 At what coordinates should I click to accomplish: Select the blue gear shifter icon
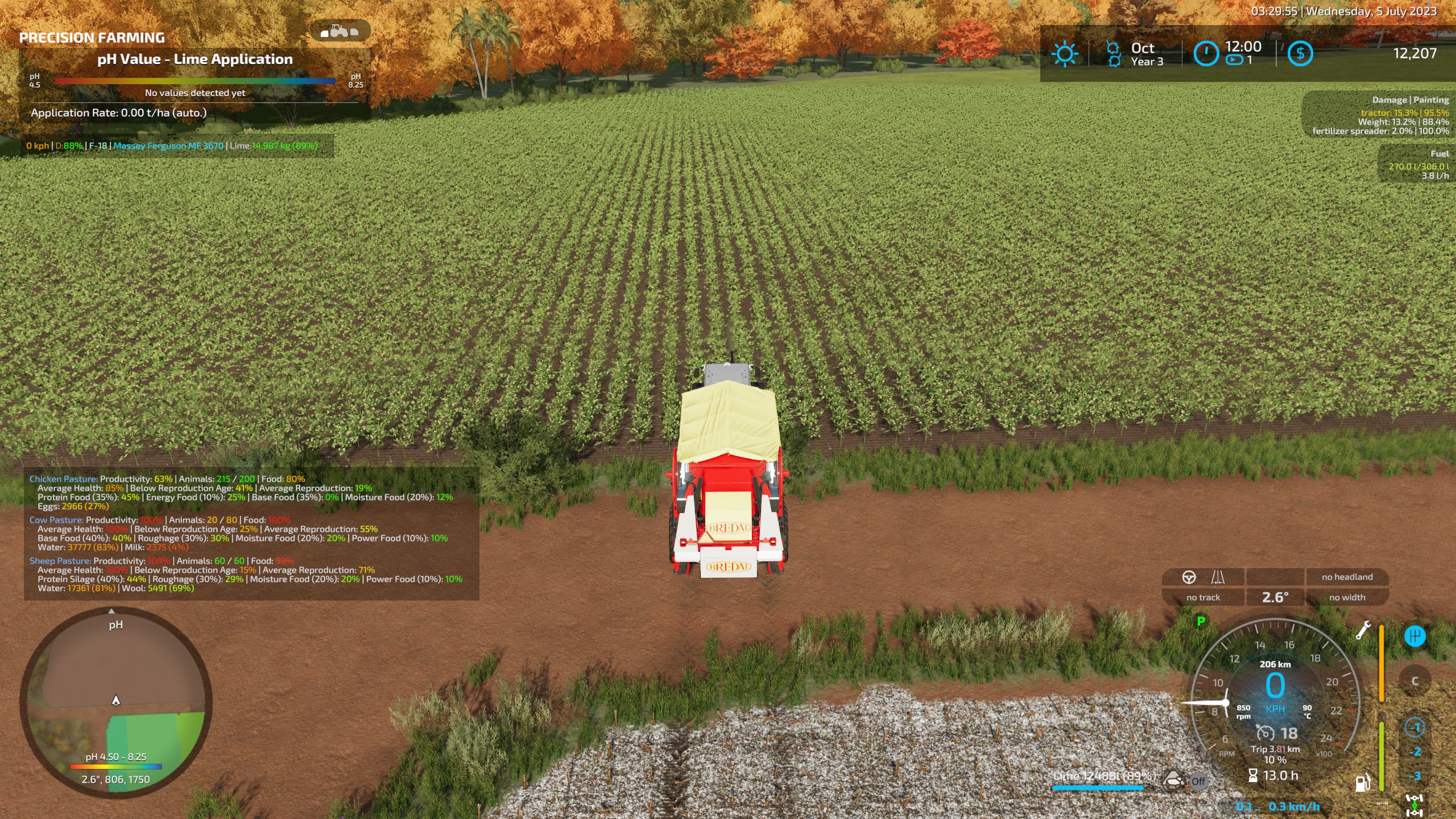pos(1415,636)
